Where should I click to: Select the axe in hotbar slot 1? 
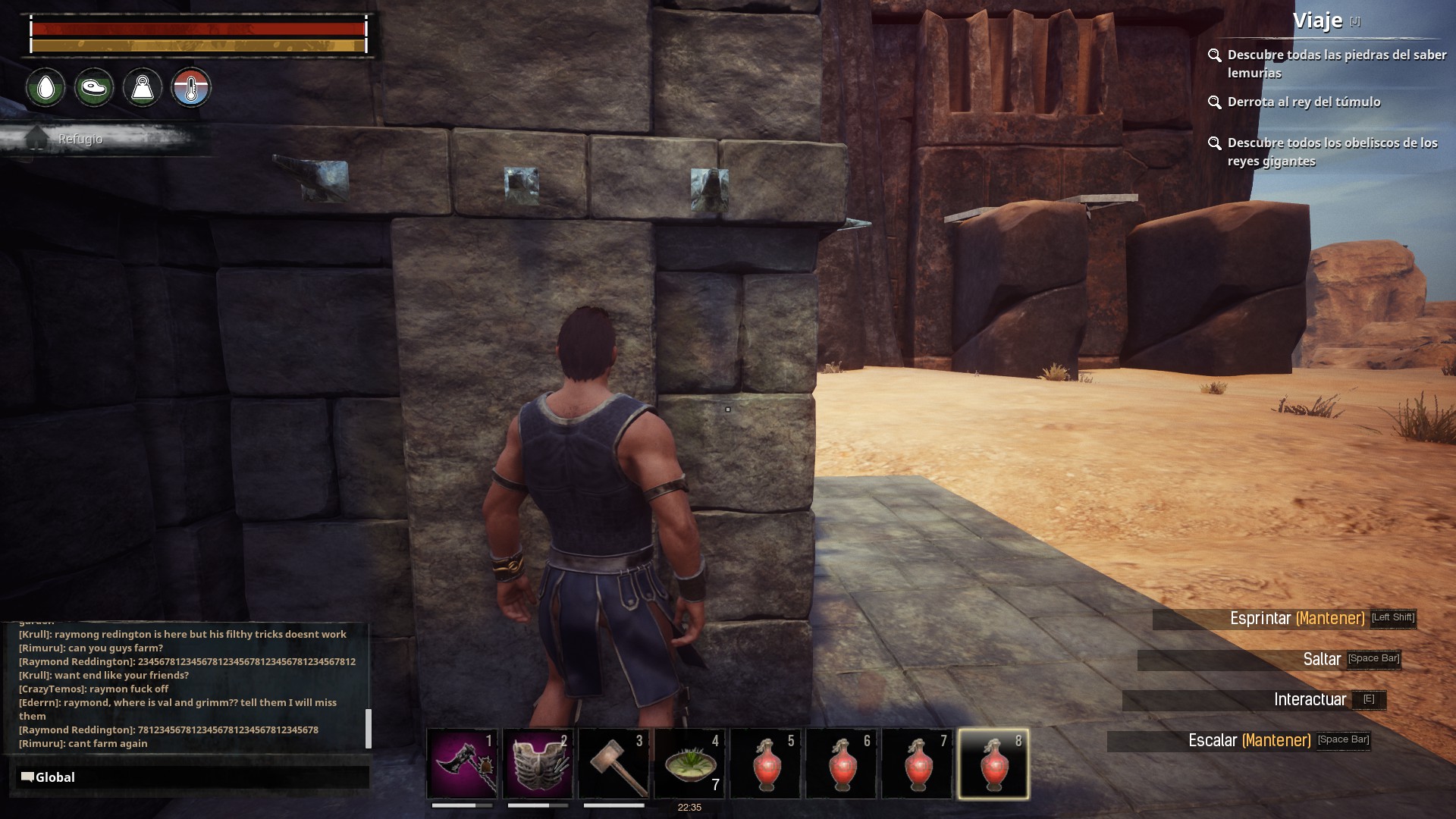click(x=463, y=764)
